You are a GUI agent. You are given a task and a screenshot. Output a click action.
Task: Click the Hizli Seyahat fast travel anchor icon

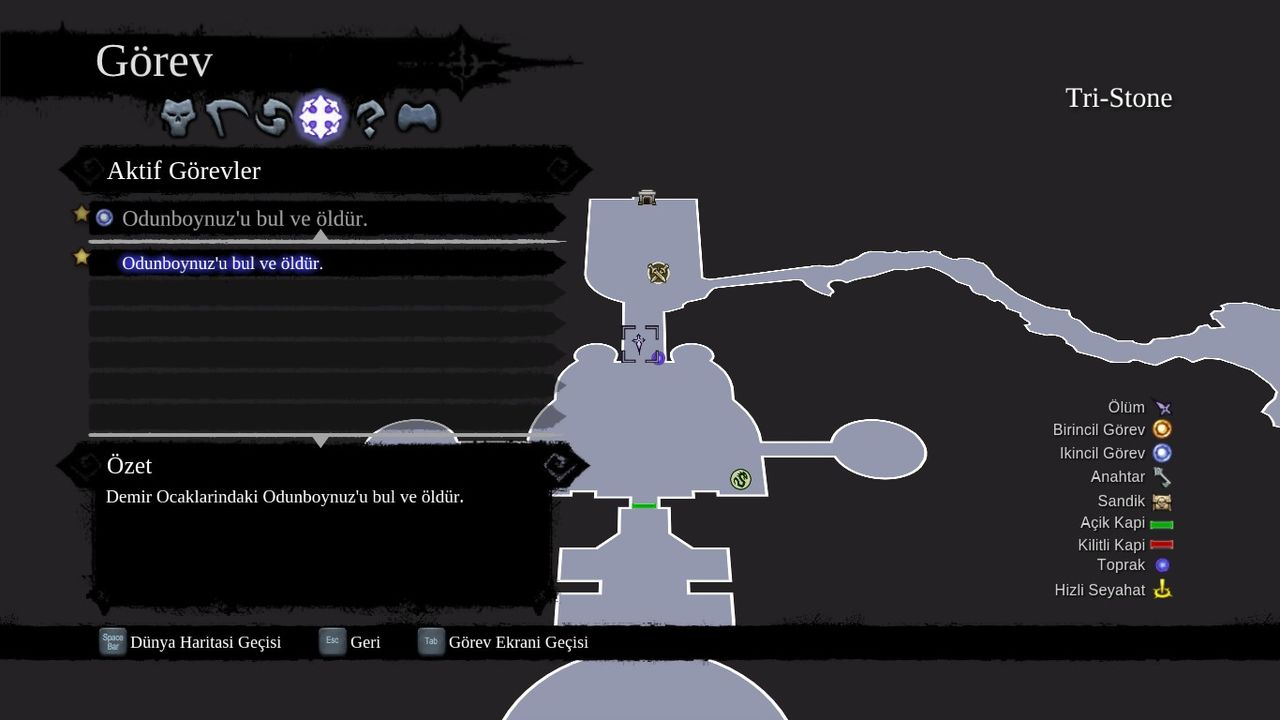click(x=1163, y=589)
